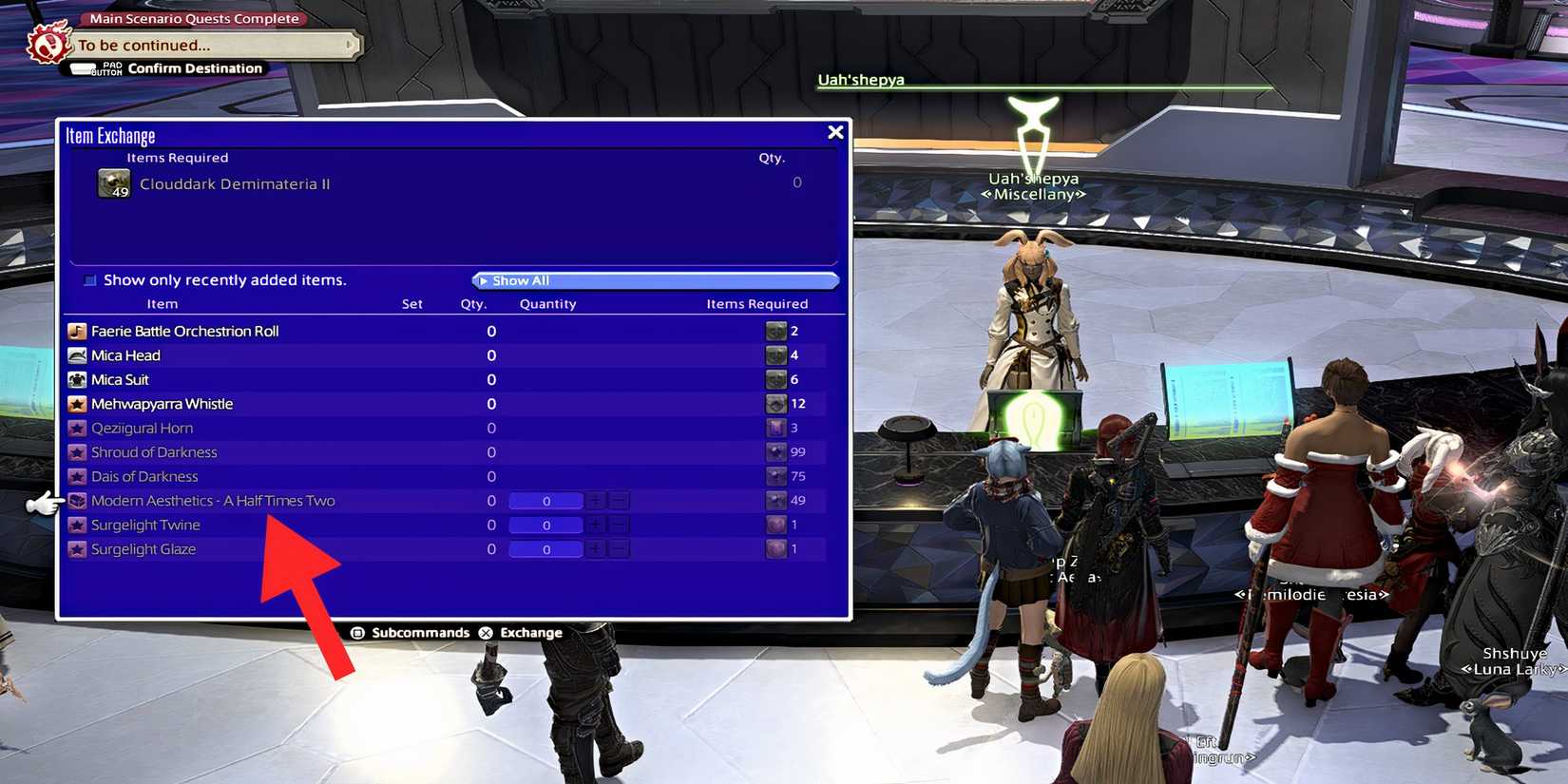The image size is (1568, 784).
Task: Click the Modern Aesthetics tome icon
Action: pos(77,500)
